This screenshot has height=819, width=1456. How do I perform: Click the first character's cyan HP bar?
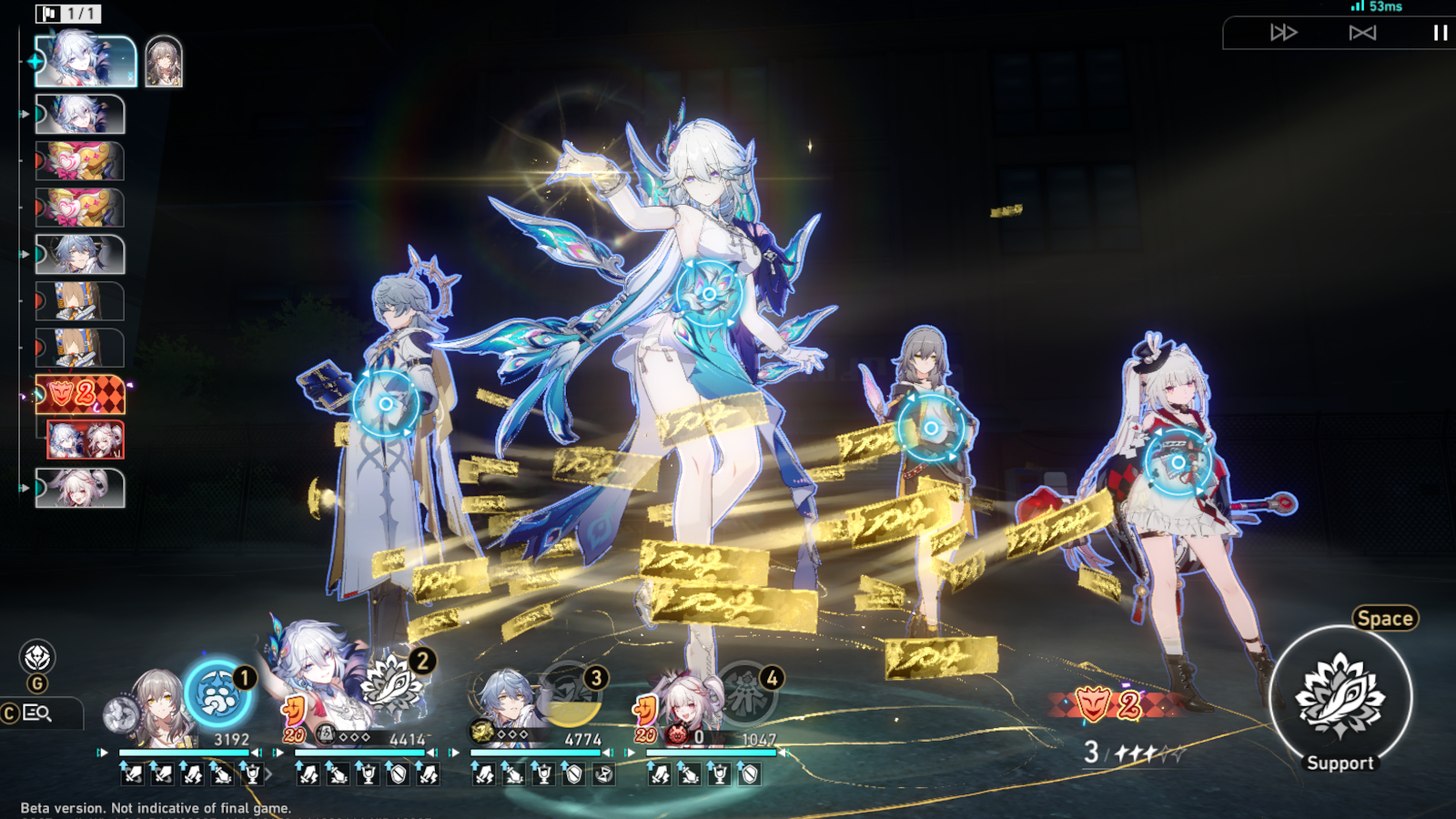tap(182, 753)
